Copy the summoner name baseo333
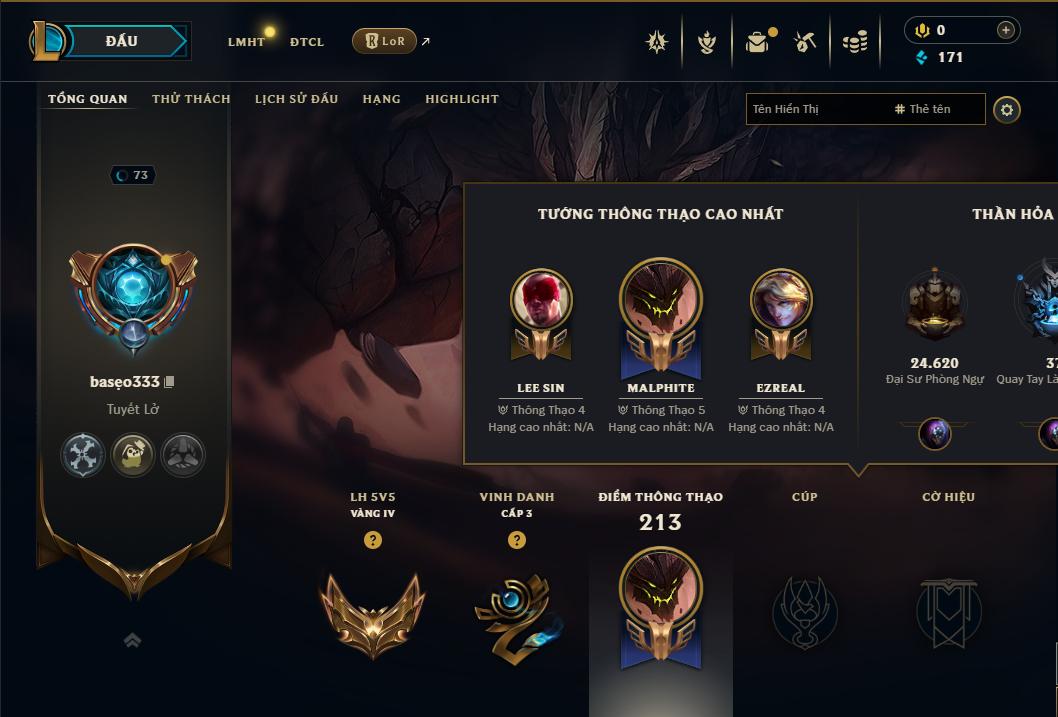 coord(170,382)
